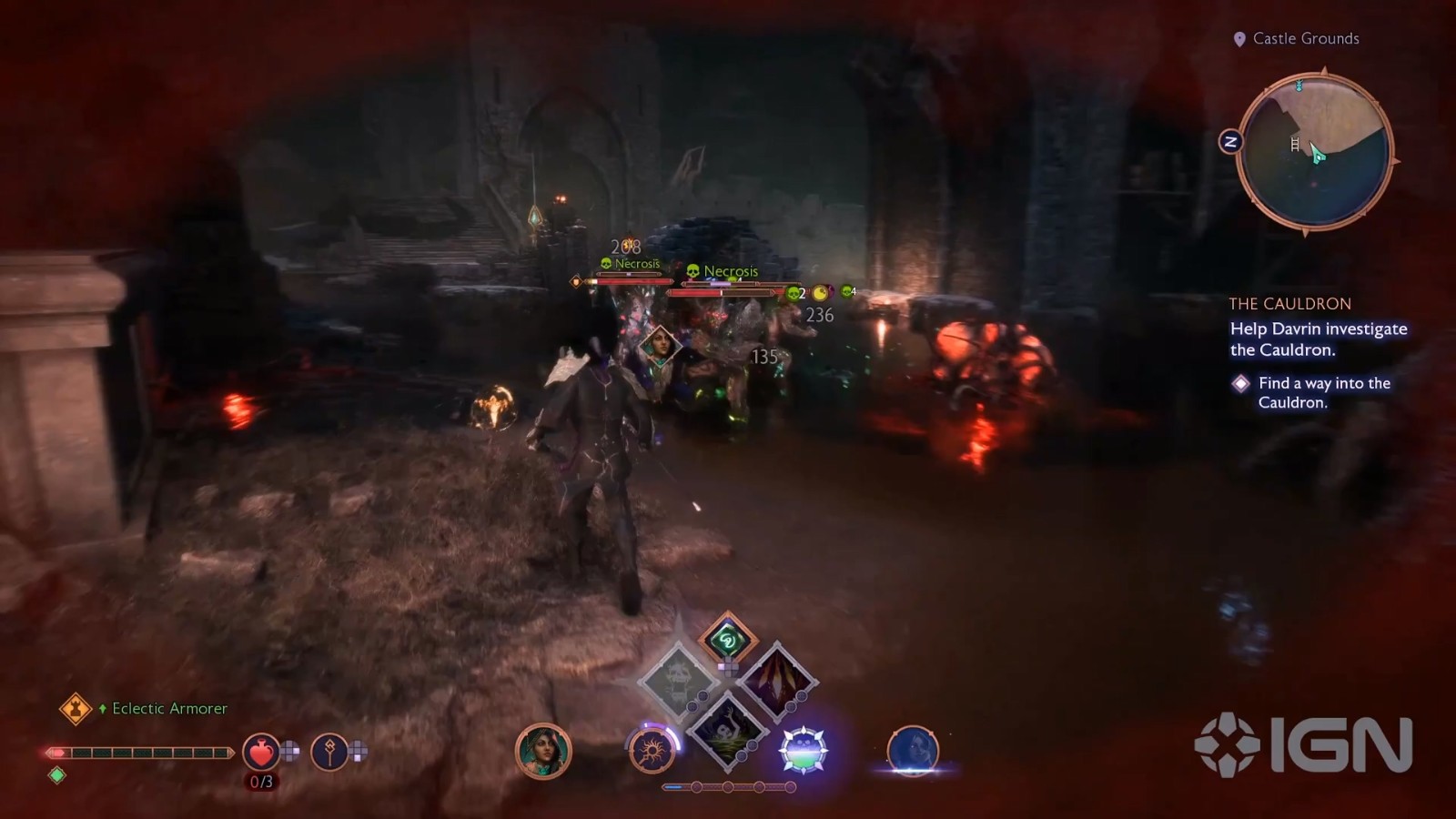Click the Eclectic Armorer armor icon

pyautogui.click(x=75, y=708)
